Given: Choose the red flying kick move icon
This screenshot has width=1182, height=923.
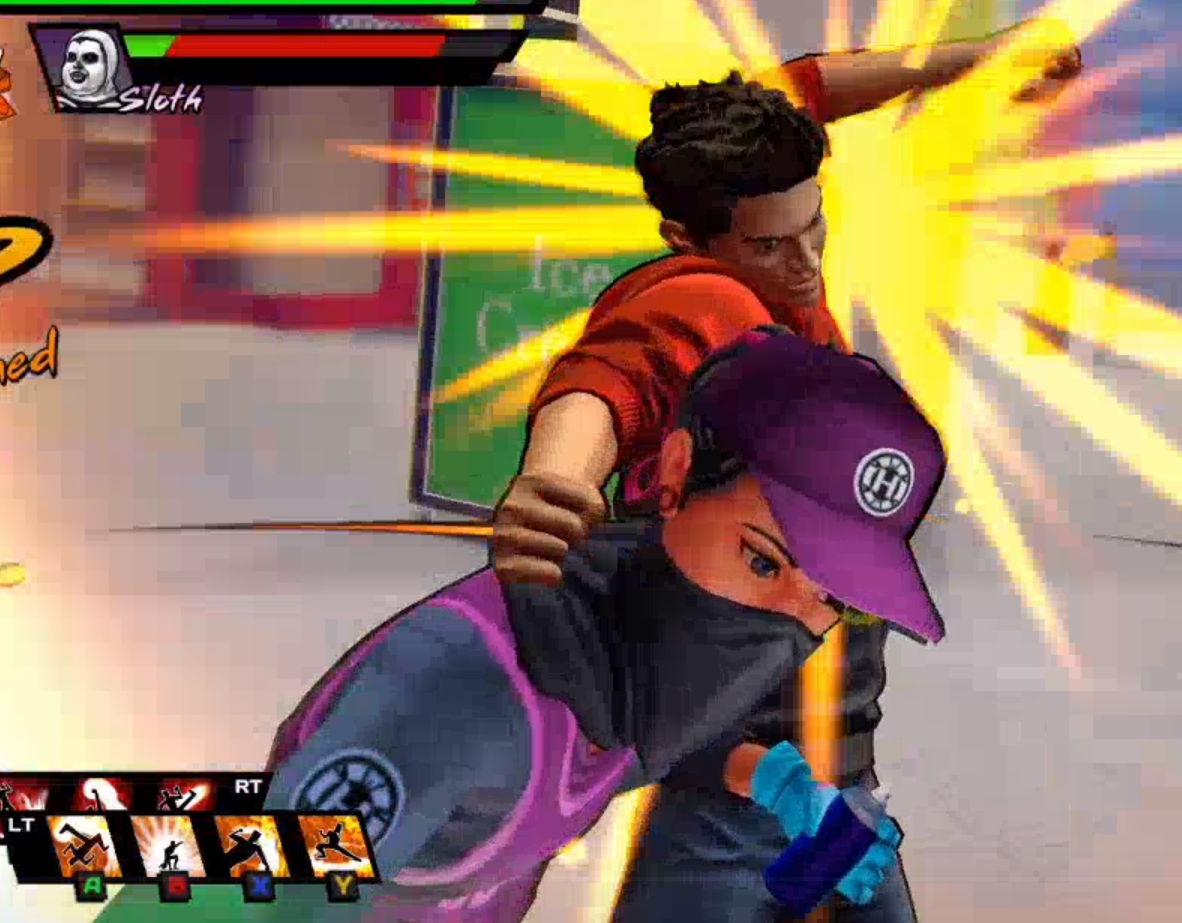Looking at the screenshot, I should [x=183, y=795].
